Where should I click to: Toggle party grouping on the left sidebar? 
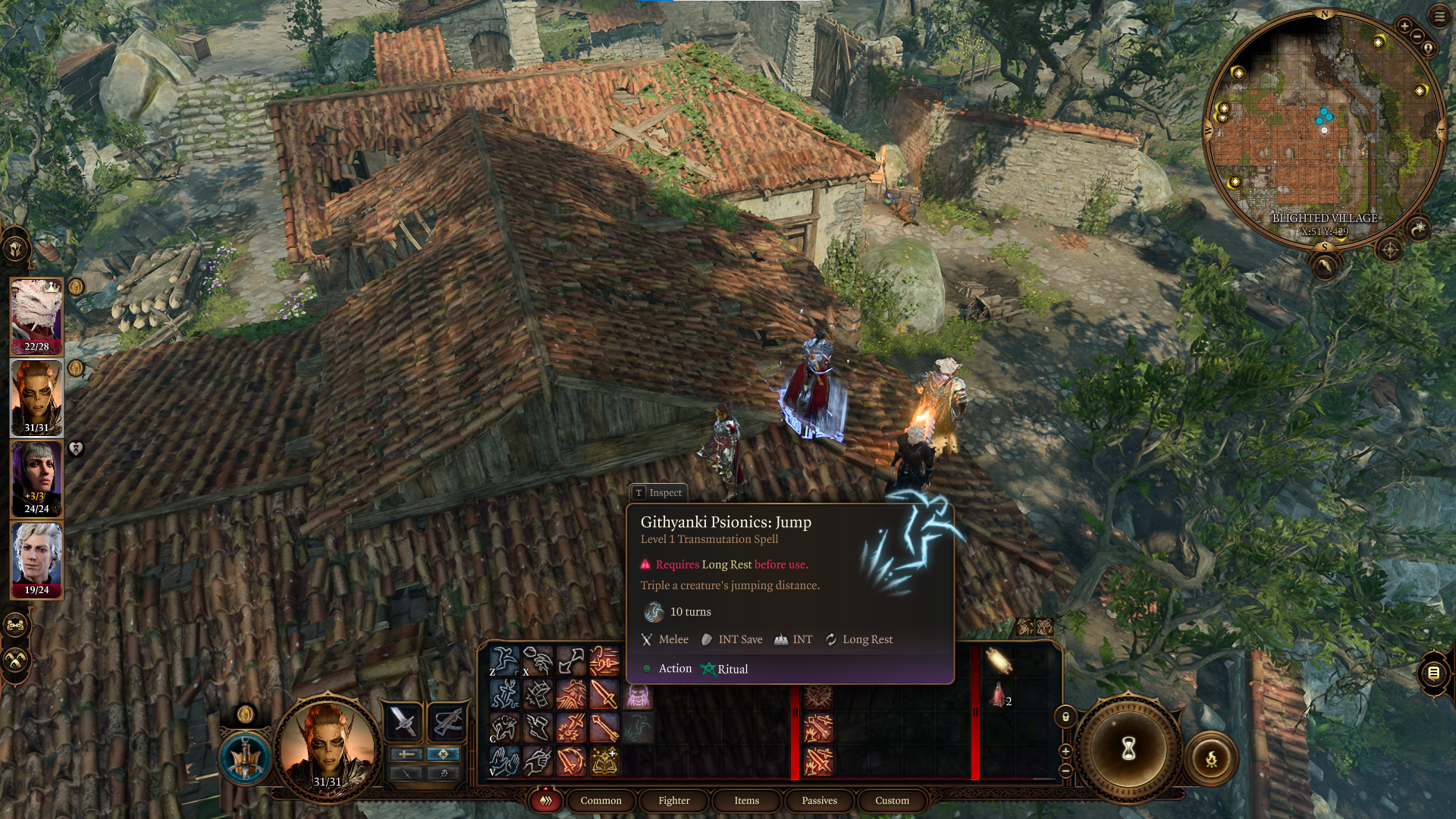point(14,625)
